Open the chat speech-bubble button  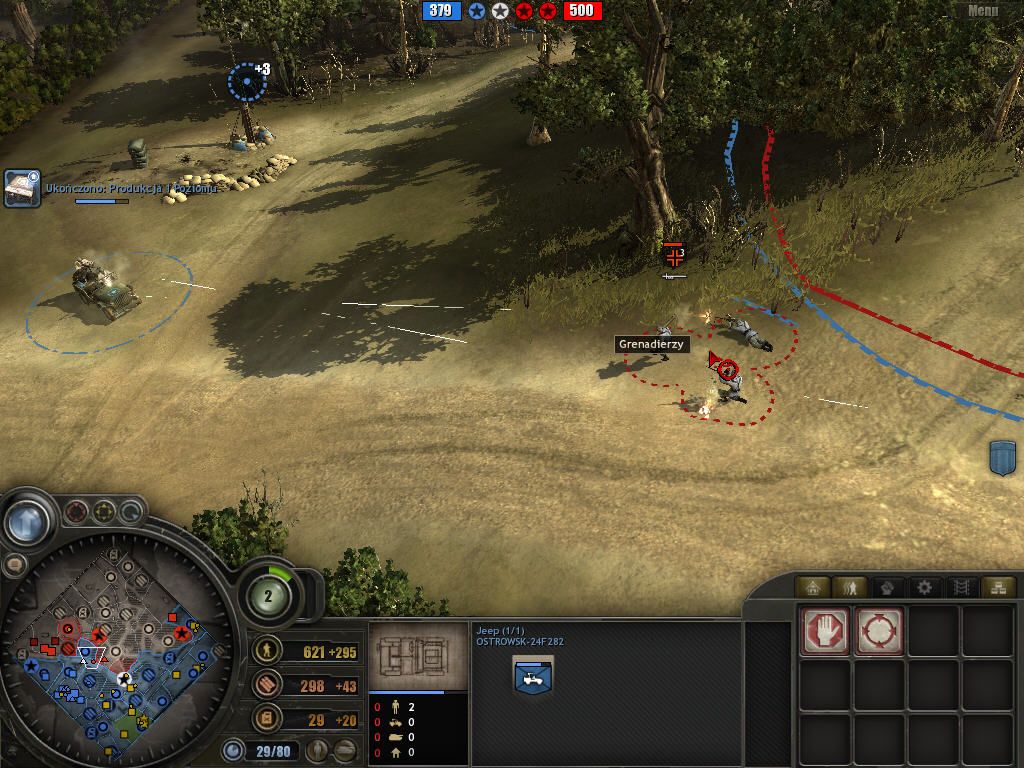coord(14,566)
